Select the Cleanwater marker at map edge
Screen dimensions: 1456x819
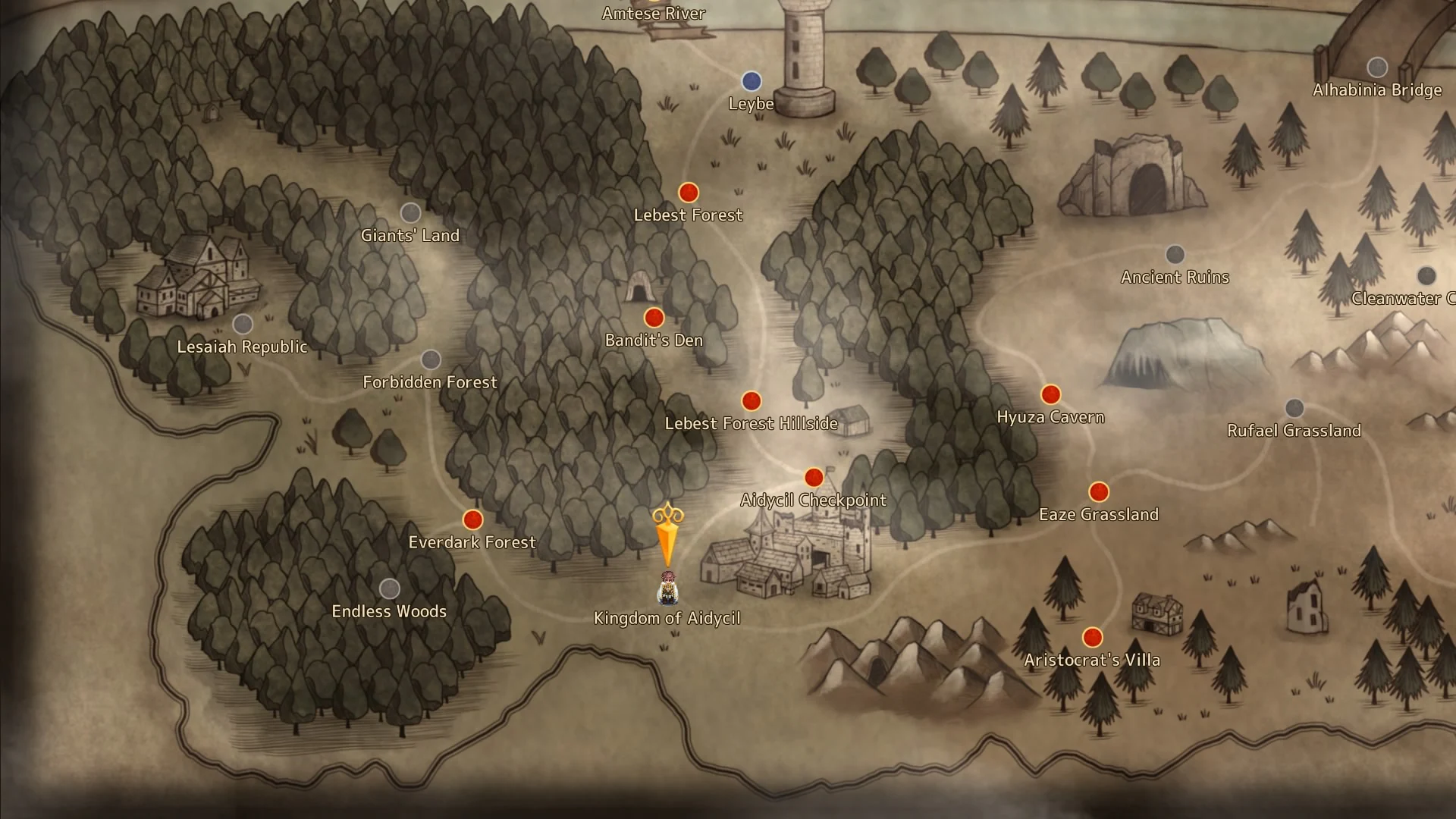point(1426,275)
